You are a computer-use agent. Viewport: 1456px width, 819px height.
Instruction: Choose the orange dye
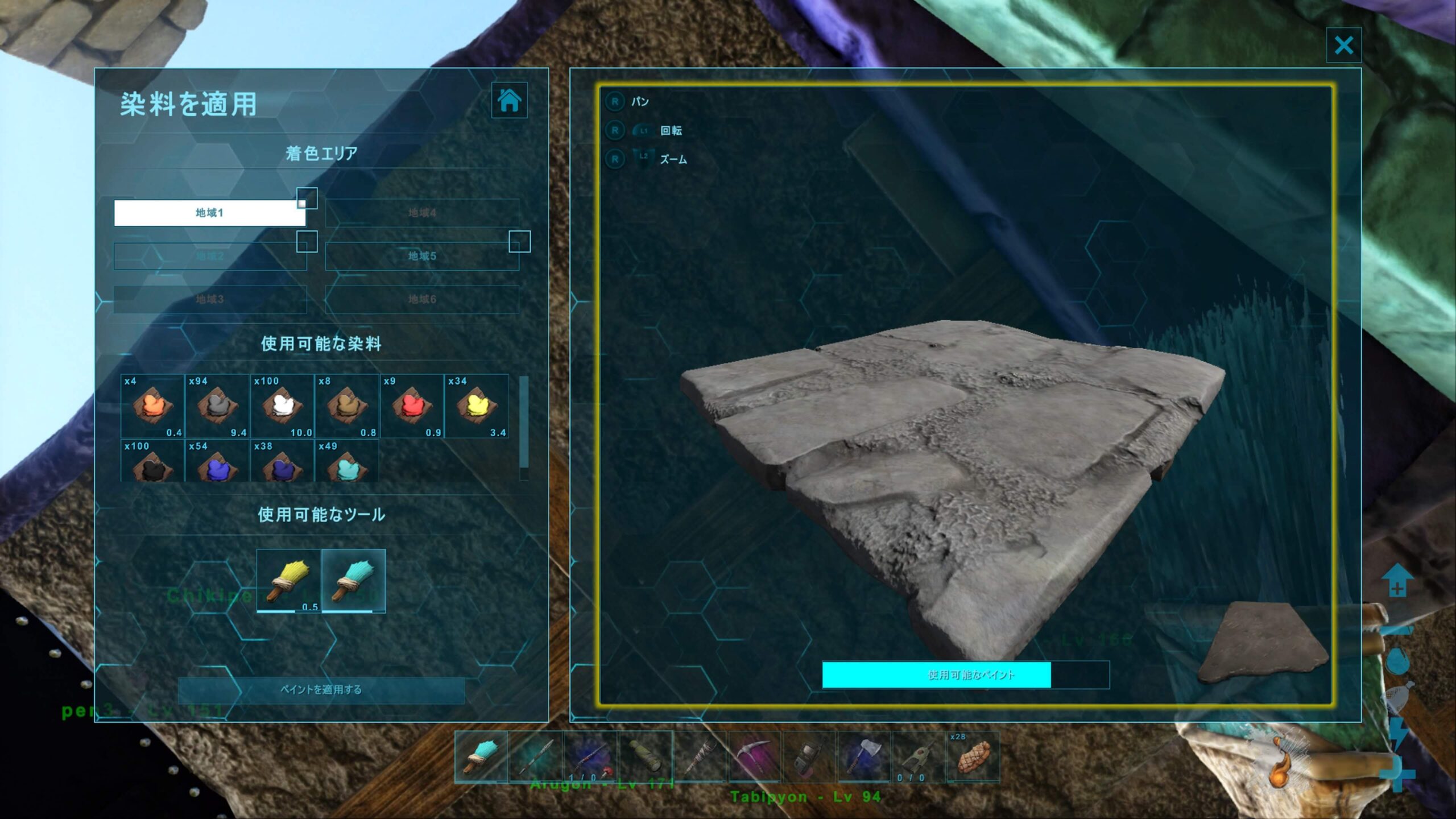click(x=152, y=406)
